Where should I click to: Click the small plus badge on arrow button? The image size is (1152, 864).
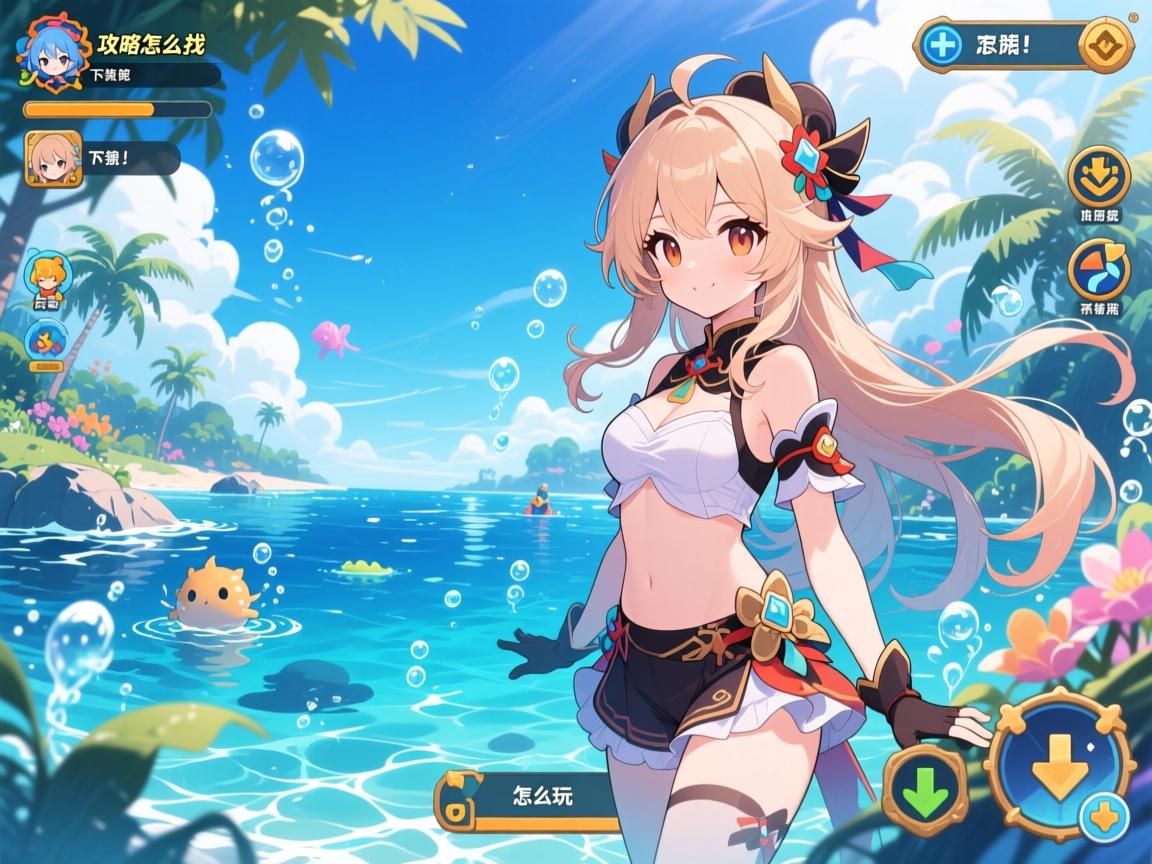pyautogui.click(x=1105, y=818)
